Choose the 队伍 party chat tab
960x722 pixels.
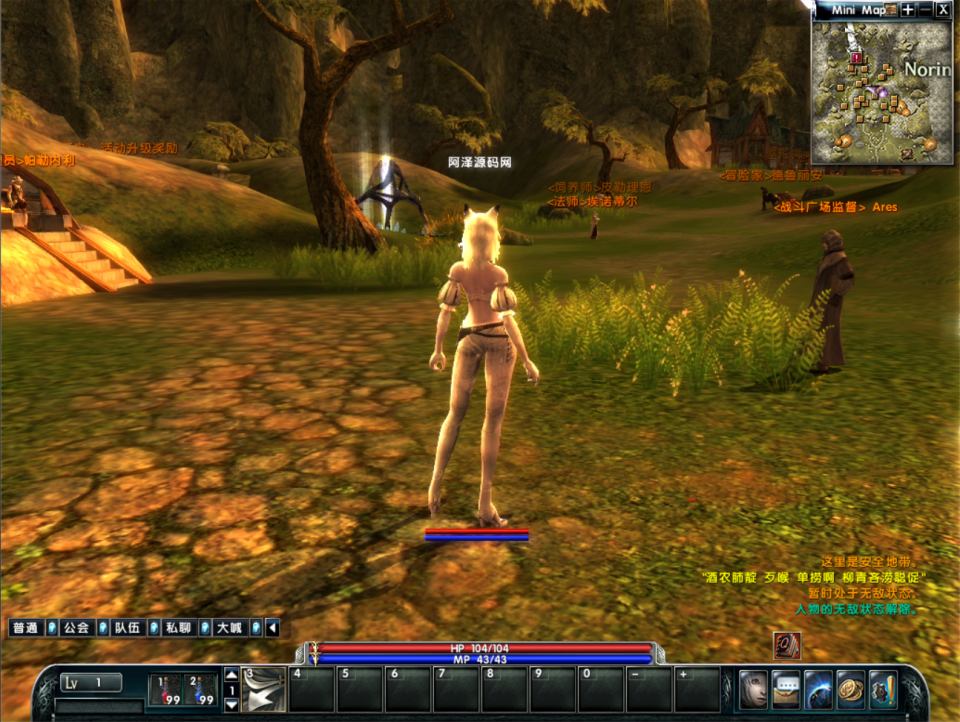pos(127,628)
